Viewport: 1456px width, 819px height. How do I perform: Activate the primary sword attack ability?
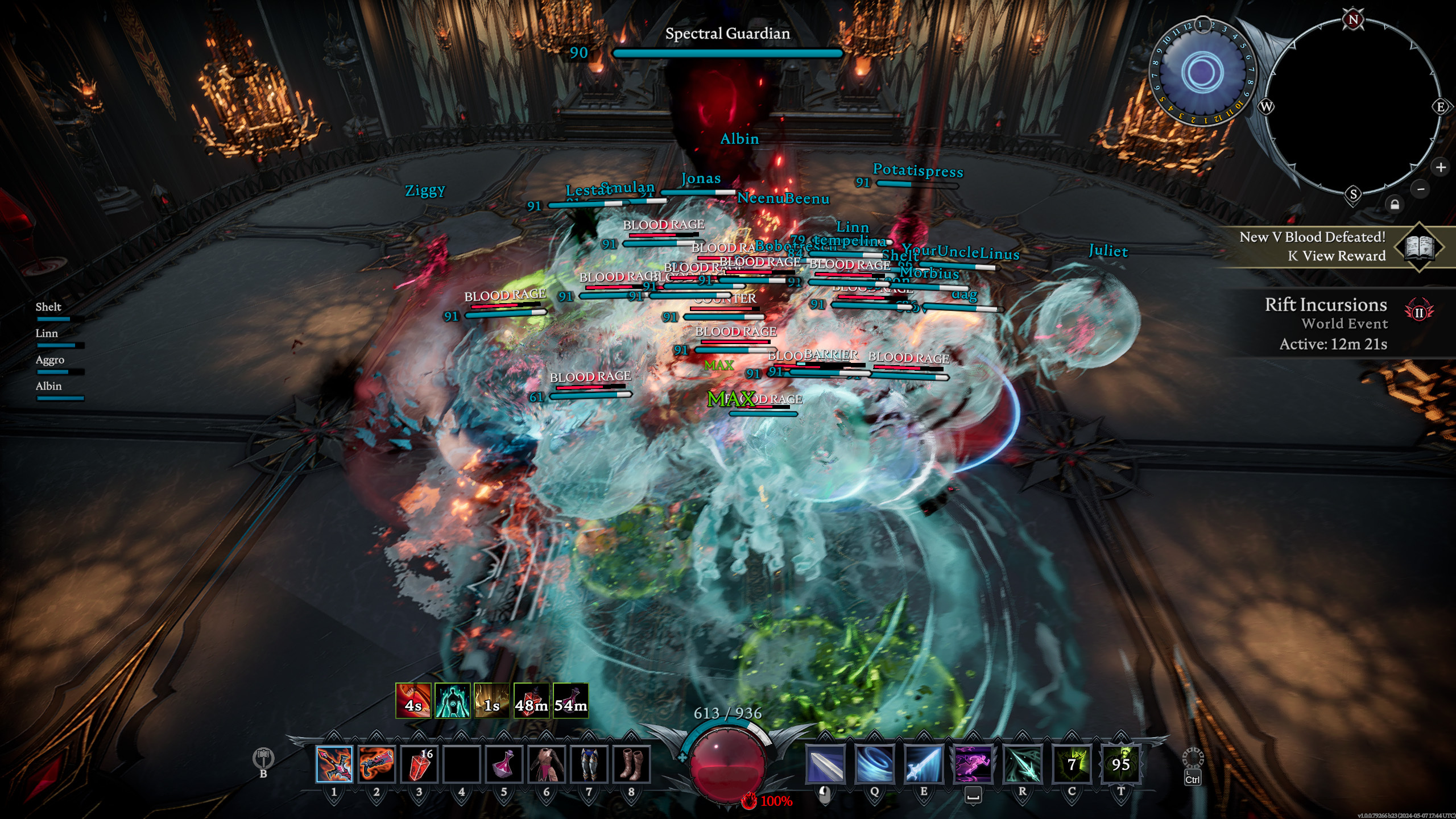pos(826,764)
